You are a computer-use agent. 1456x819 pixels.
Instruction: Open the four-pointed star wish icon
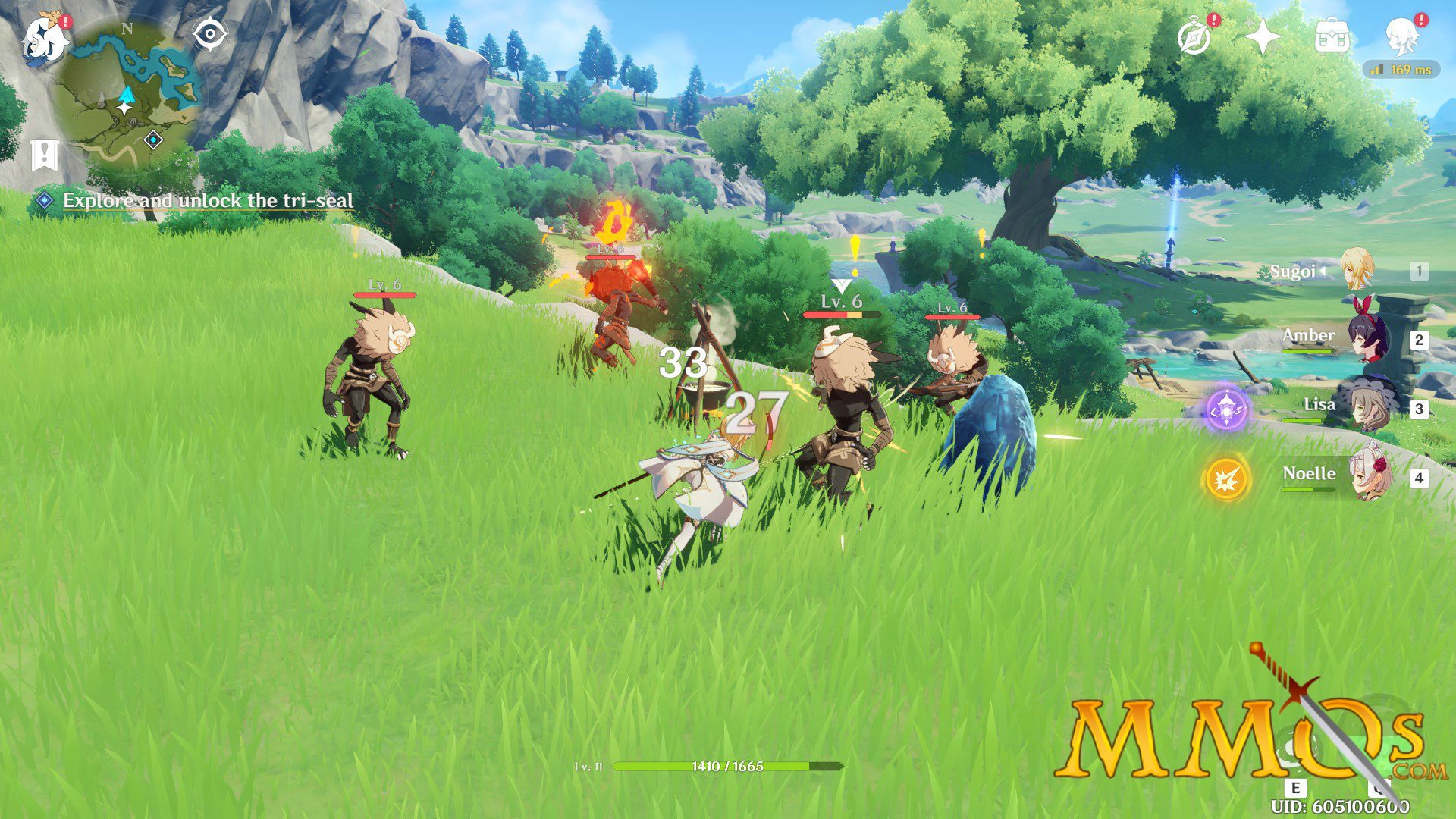(1263, 37)
